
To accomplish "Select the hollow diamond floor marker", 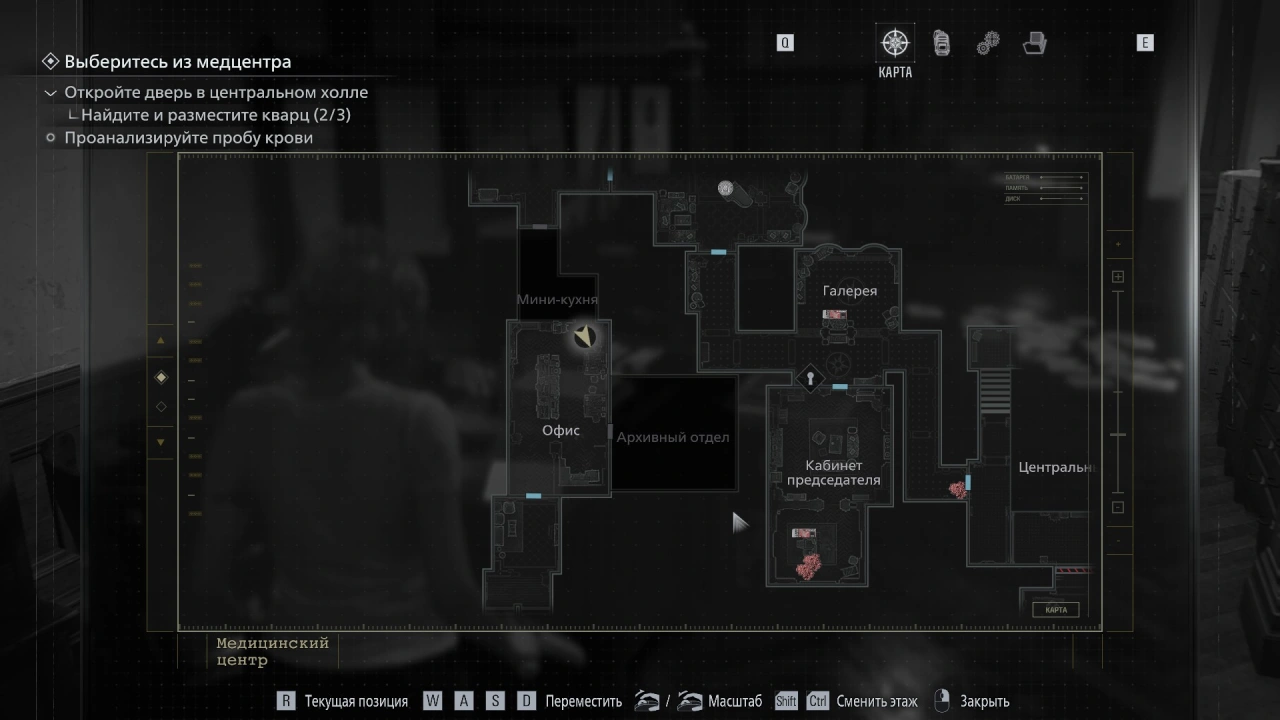I will [161, 407].
